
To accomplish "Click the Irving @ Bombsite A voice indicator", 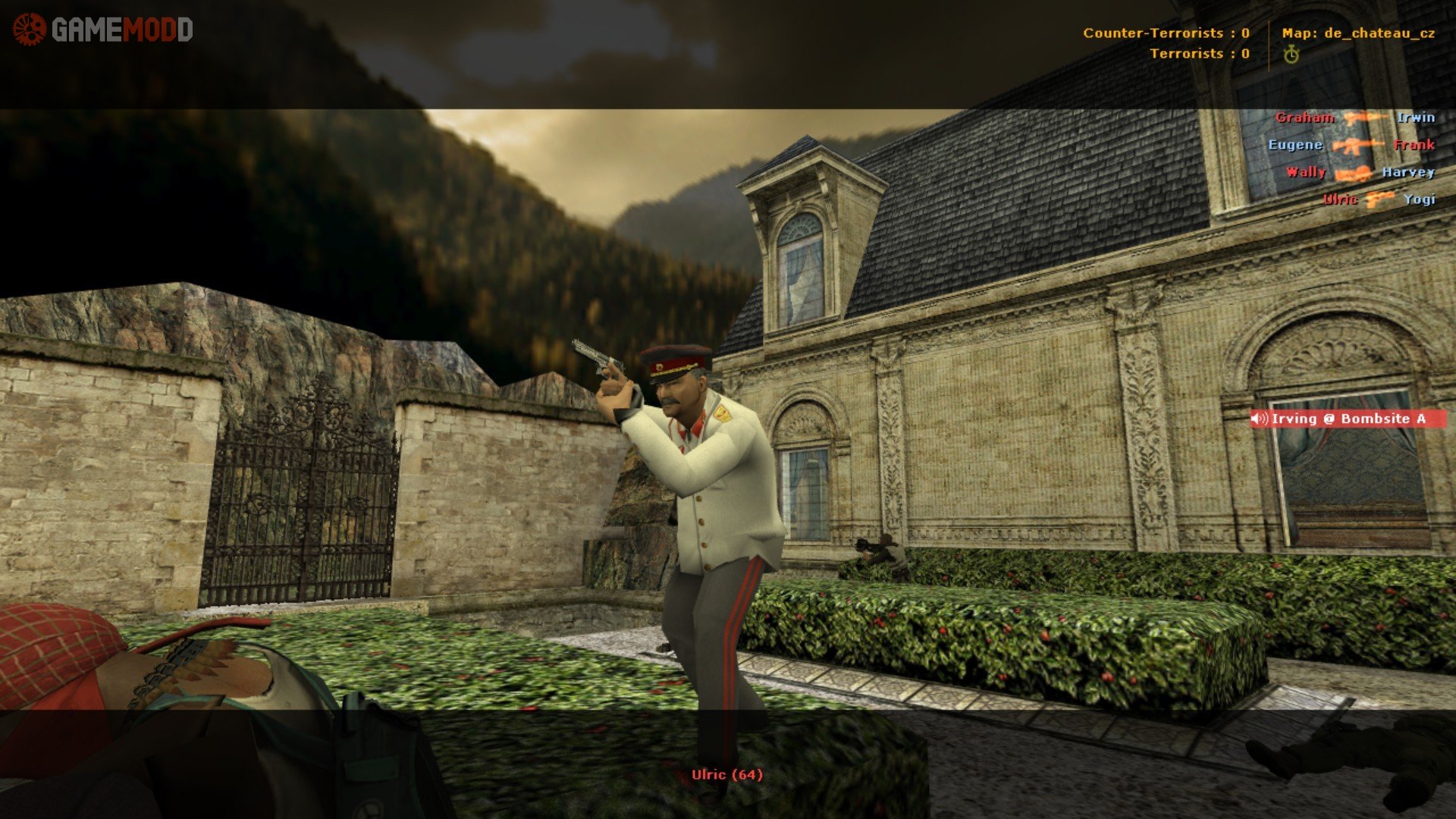I will pyautogui.click(x=1348, y=419).
